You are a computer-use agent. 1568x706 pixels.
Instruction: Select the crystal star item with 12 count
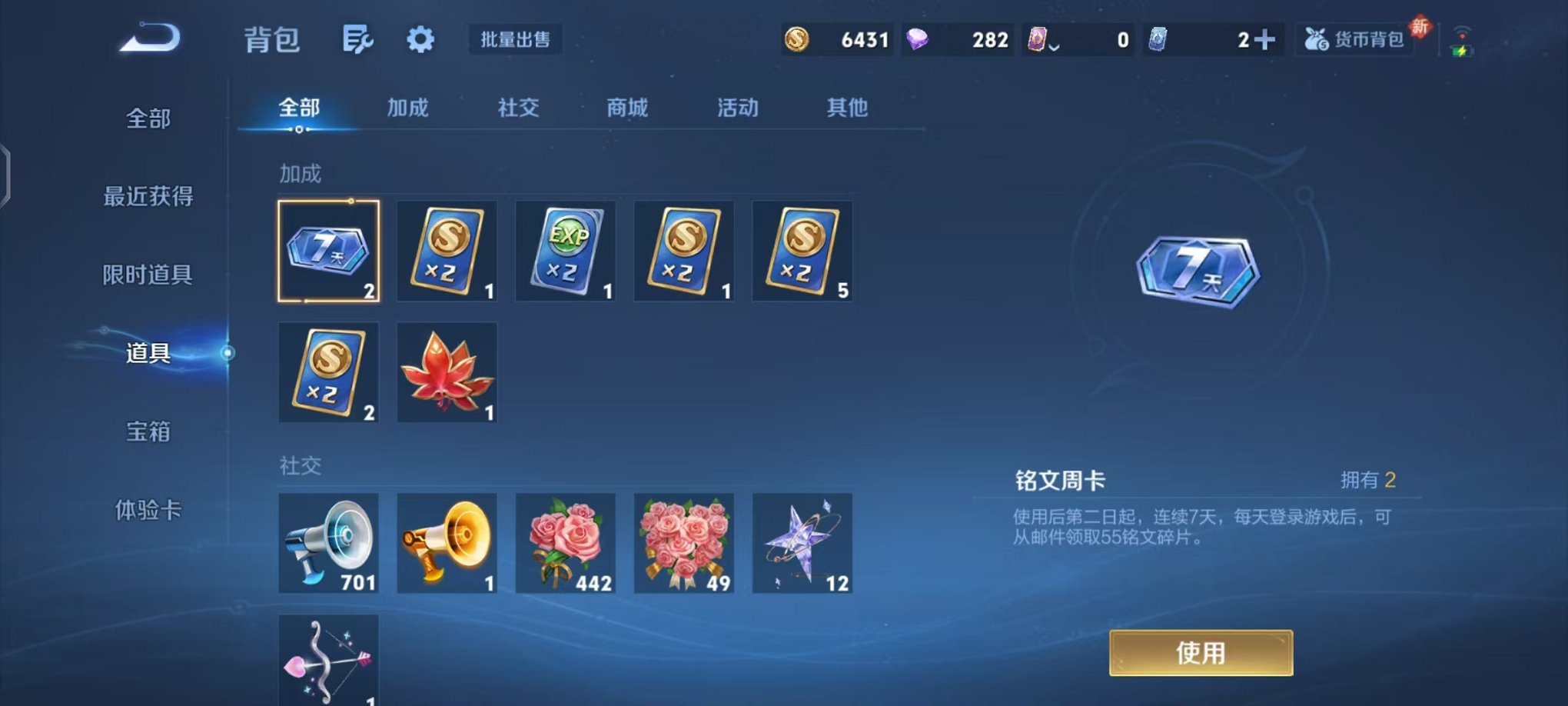(802, 544)
